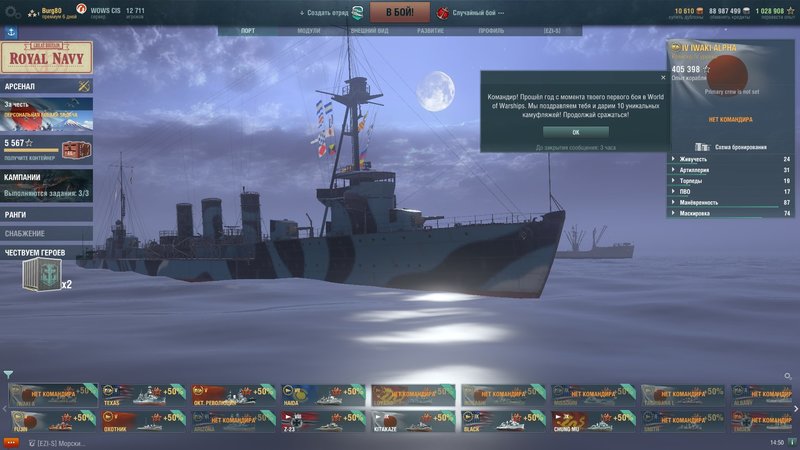This screenshot has width=800, height=450.
Task: Select the ПРОФИЛЬ tab
Action: [x=491, y=31]
